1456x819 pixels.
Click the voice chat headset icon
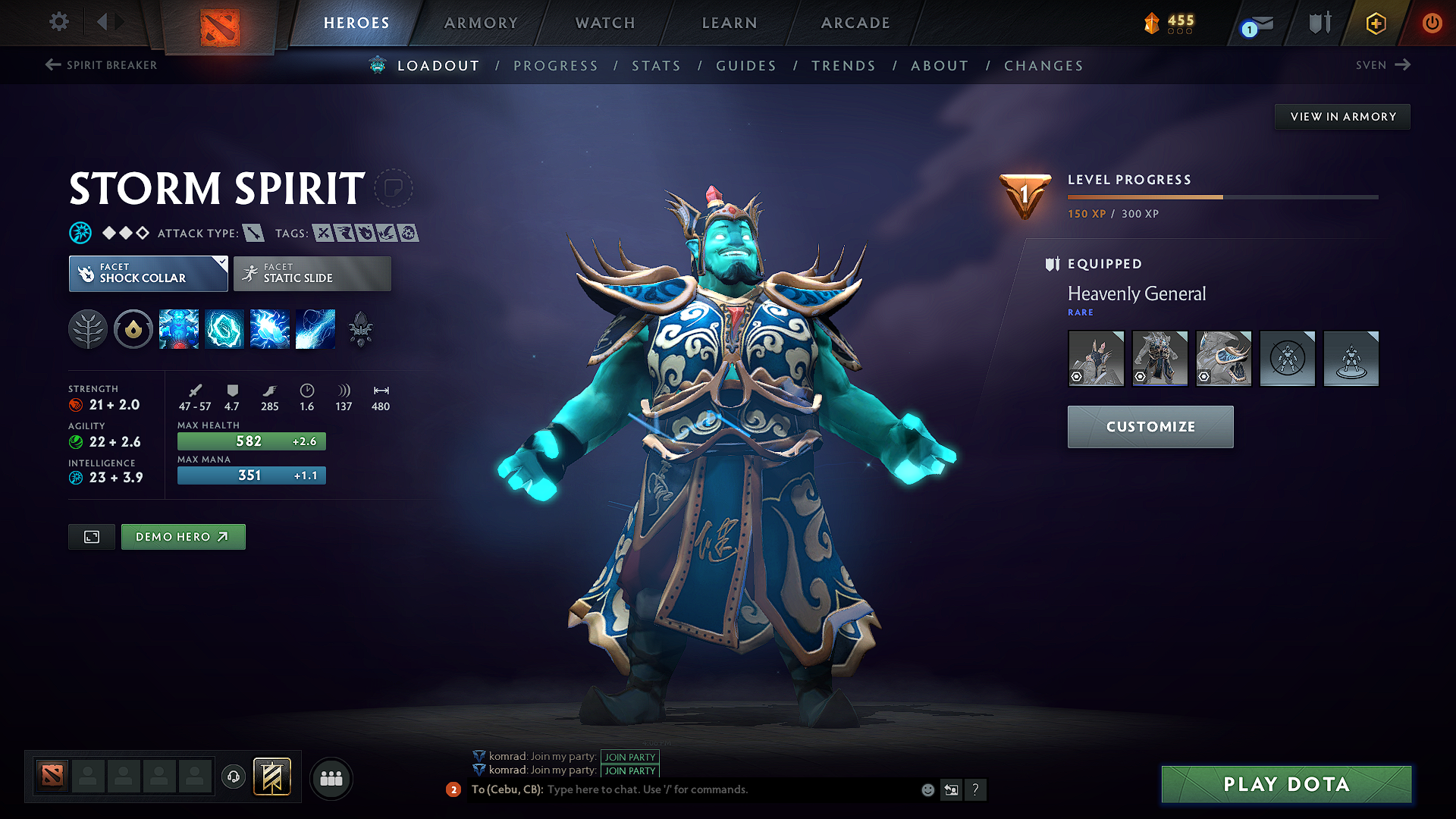pos(233,777)
